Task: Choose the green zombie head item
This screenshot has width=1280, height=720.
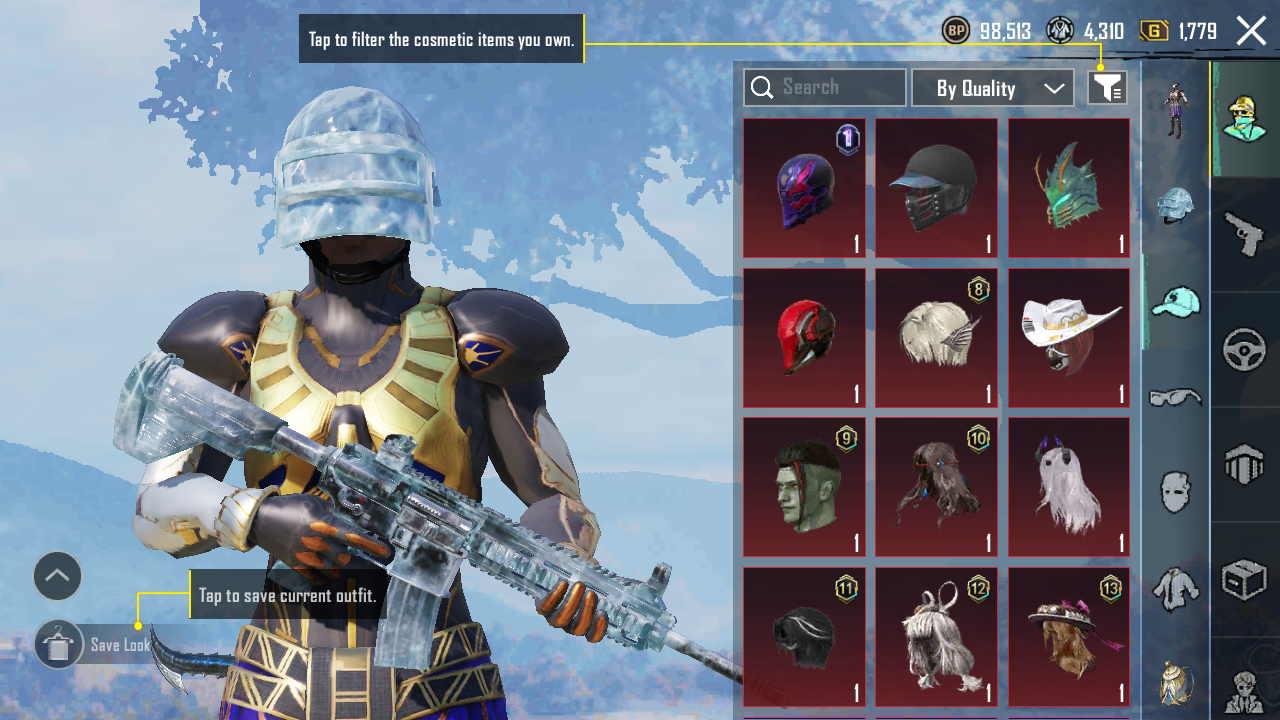Action: pyautogui.click(x=804, y=487)
